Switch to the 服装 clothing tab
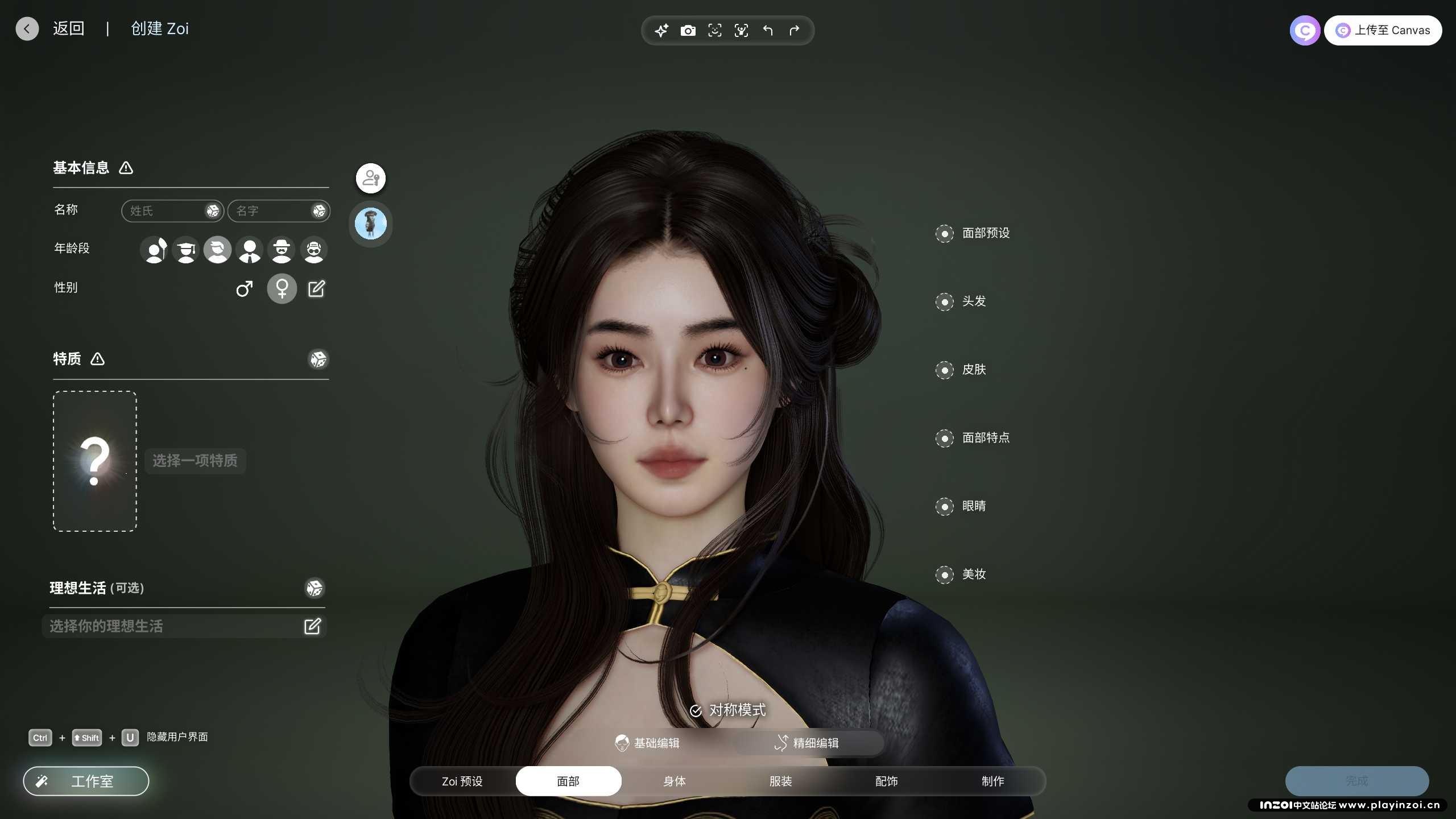 pyautogui.click(x=780, y=781)
